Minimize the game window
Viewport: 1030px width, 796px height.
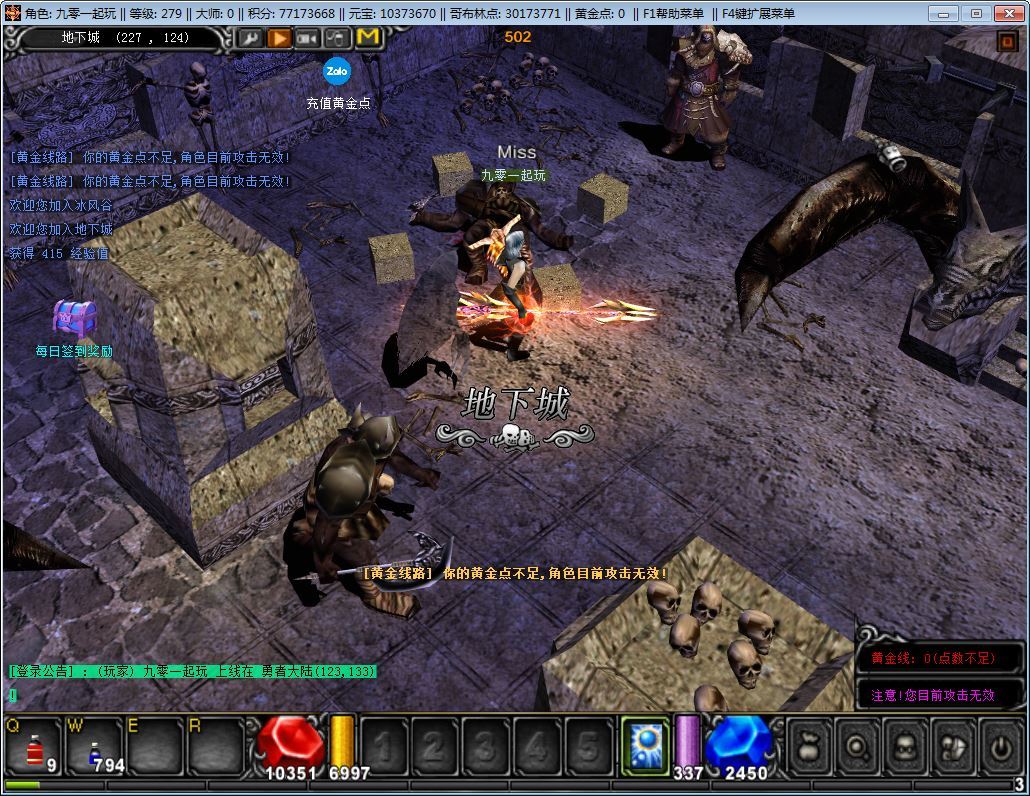tap(944, 13)
